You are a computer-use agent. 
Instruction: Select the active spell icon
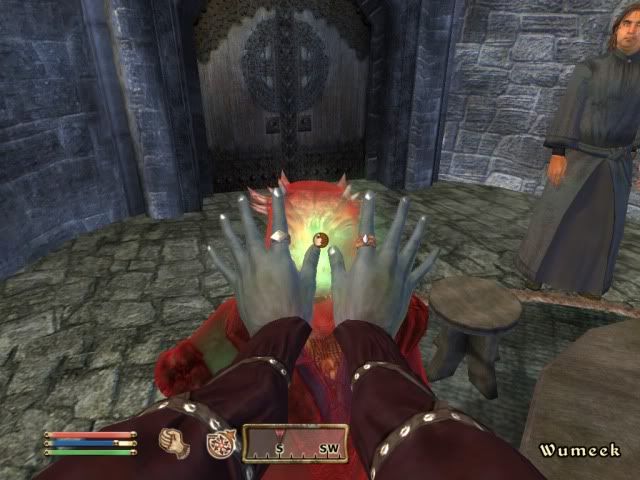click(219, 443)
